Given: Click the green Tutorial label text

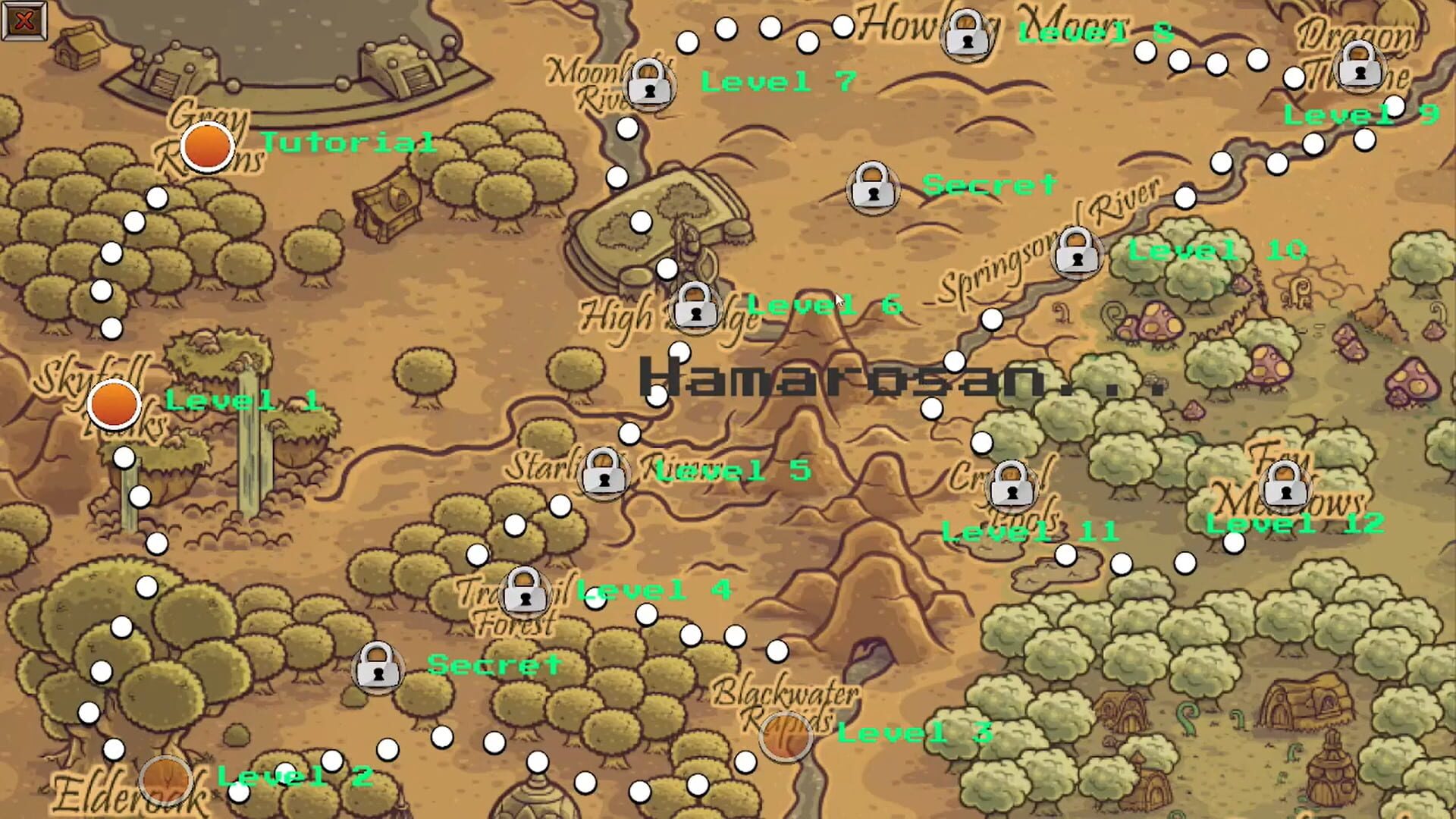Looking at the screenshot, I should 347,143.
